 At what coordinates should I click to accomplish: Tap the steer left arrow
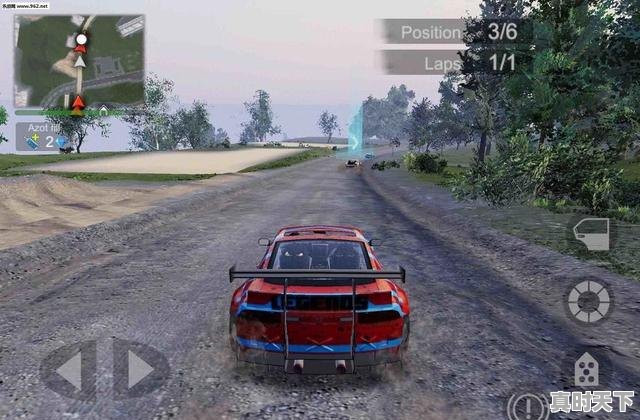[x=70, y=370]
